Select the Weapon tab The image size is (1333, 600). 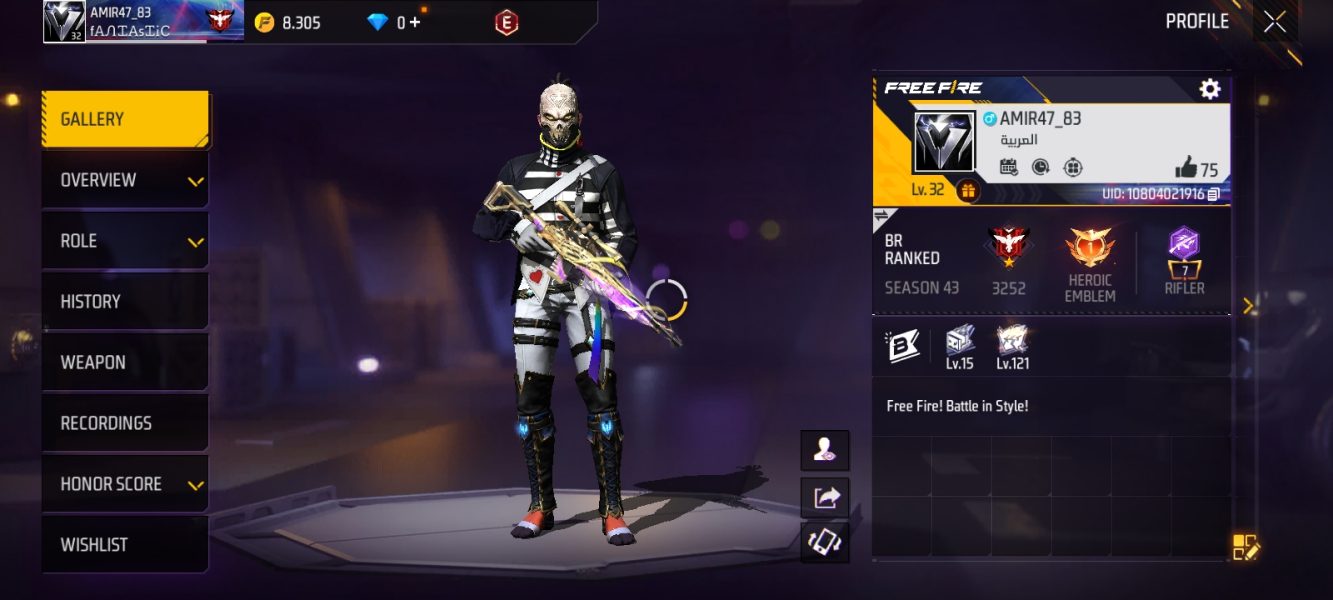point(125,363)
